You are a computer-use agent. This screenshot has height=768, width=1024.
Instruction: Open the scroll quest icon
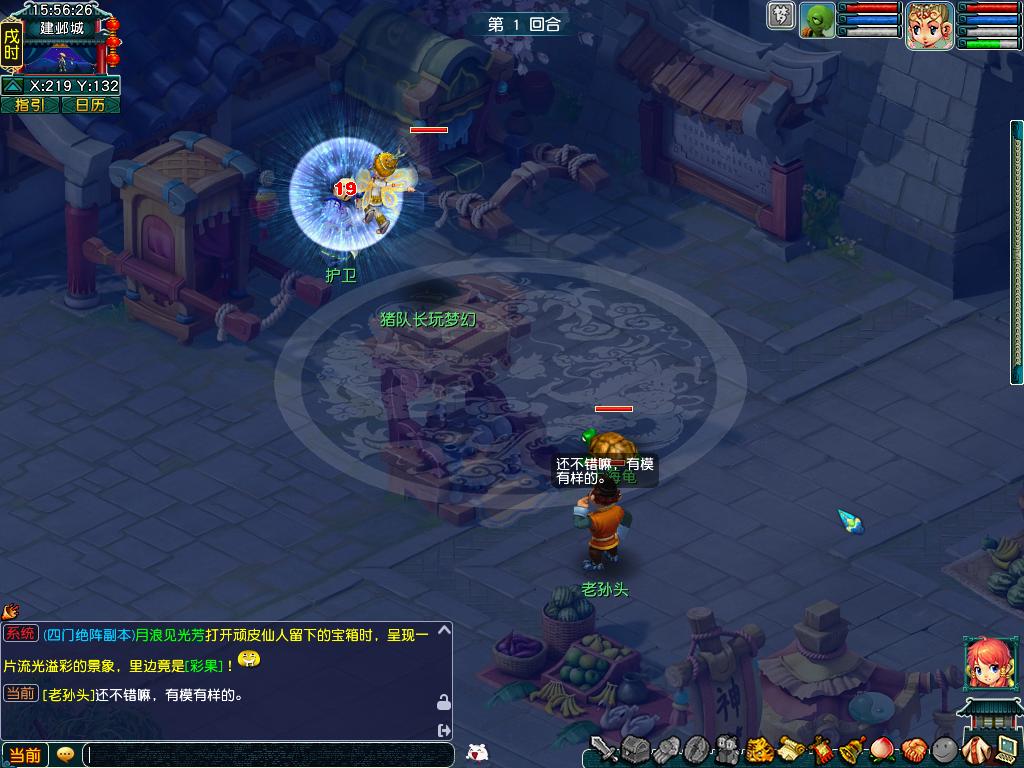791,749
